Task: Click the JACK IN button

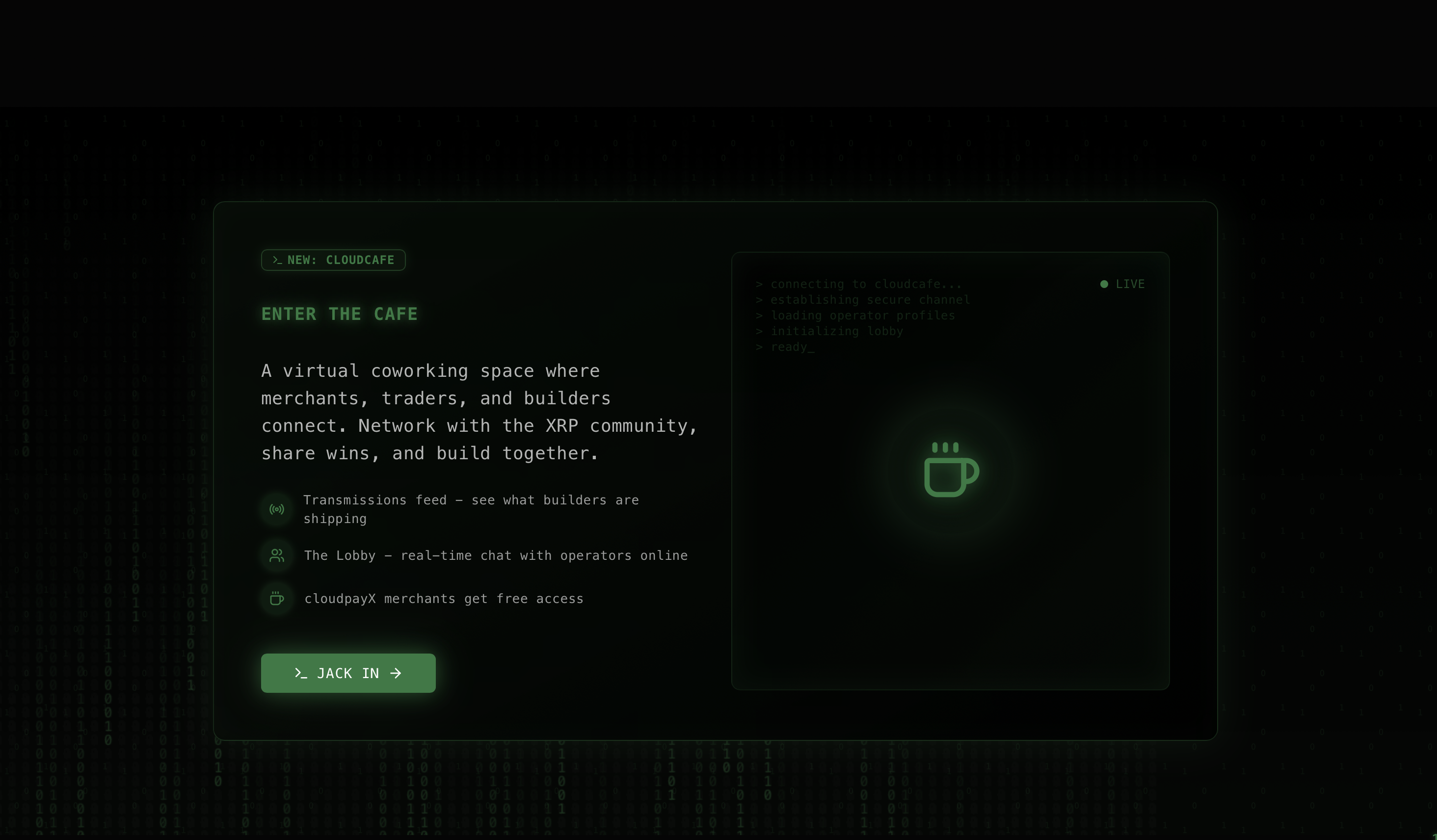Action: pyautogui.click(x=348, y=673)
